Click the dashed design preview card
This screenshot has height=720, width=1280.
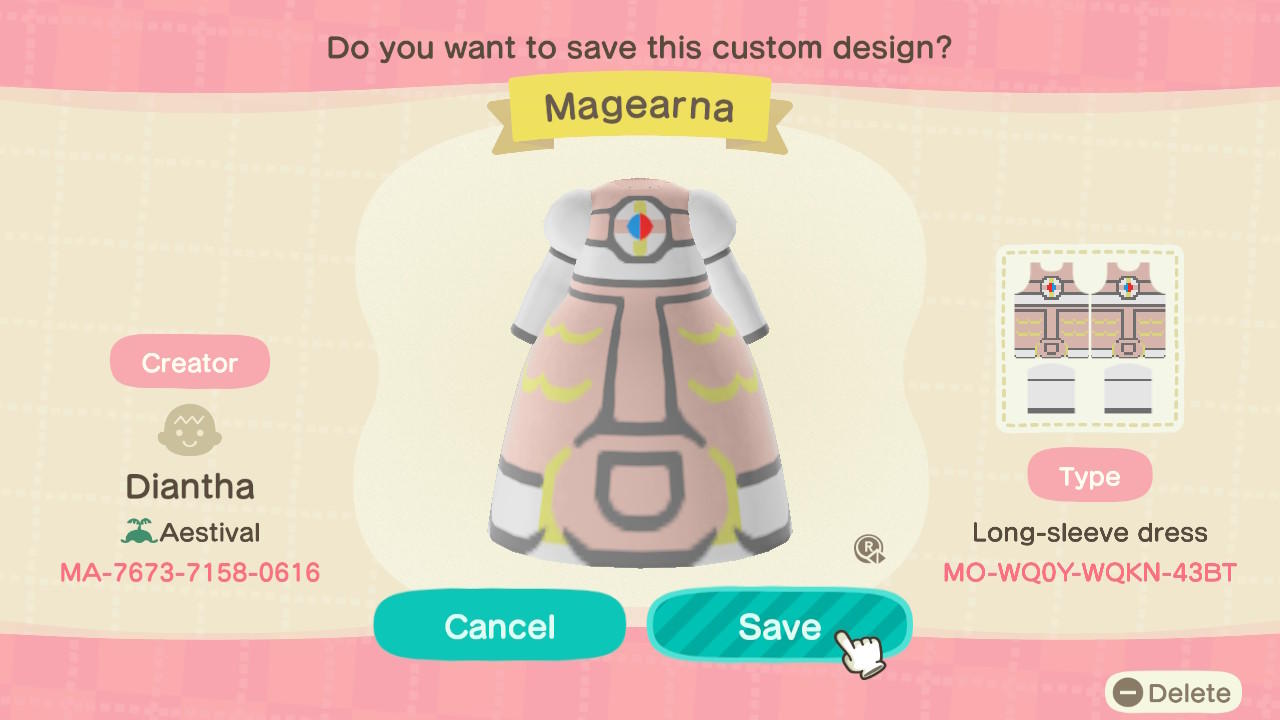1089,336
